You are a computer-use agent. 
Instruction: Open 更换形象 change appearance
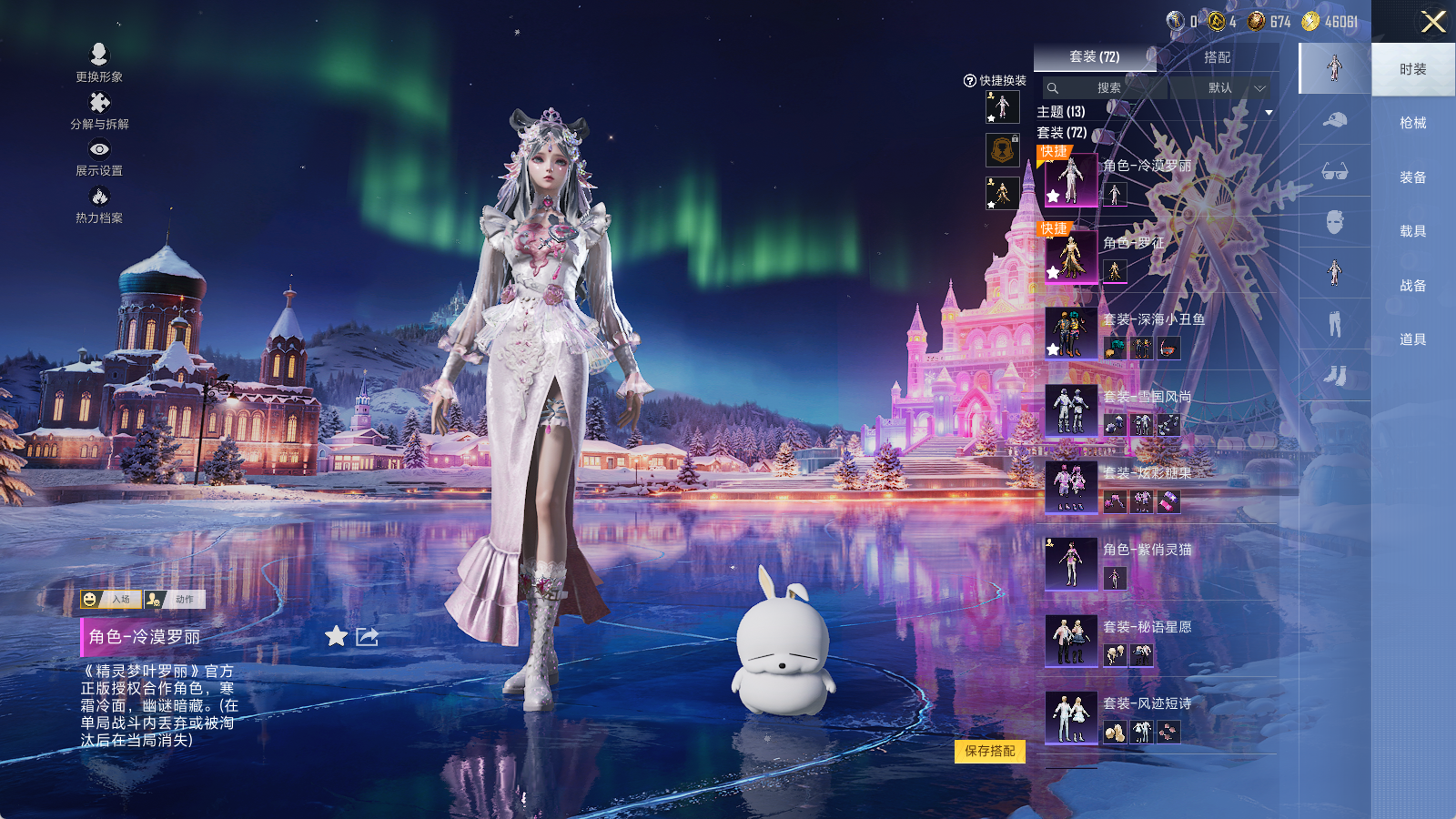coord(99,62)
